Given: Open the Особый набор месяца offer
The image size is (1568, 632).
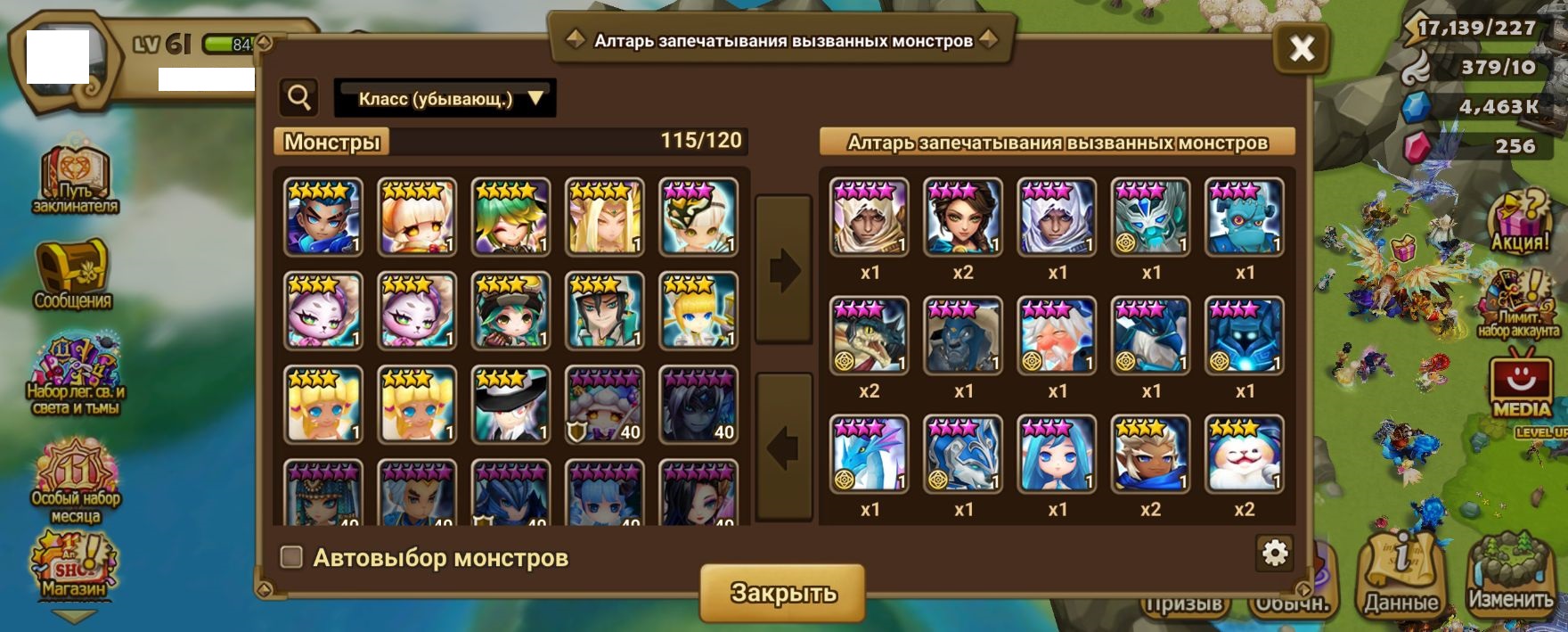Looking at the screenshot, I should (76, 481).
